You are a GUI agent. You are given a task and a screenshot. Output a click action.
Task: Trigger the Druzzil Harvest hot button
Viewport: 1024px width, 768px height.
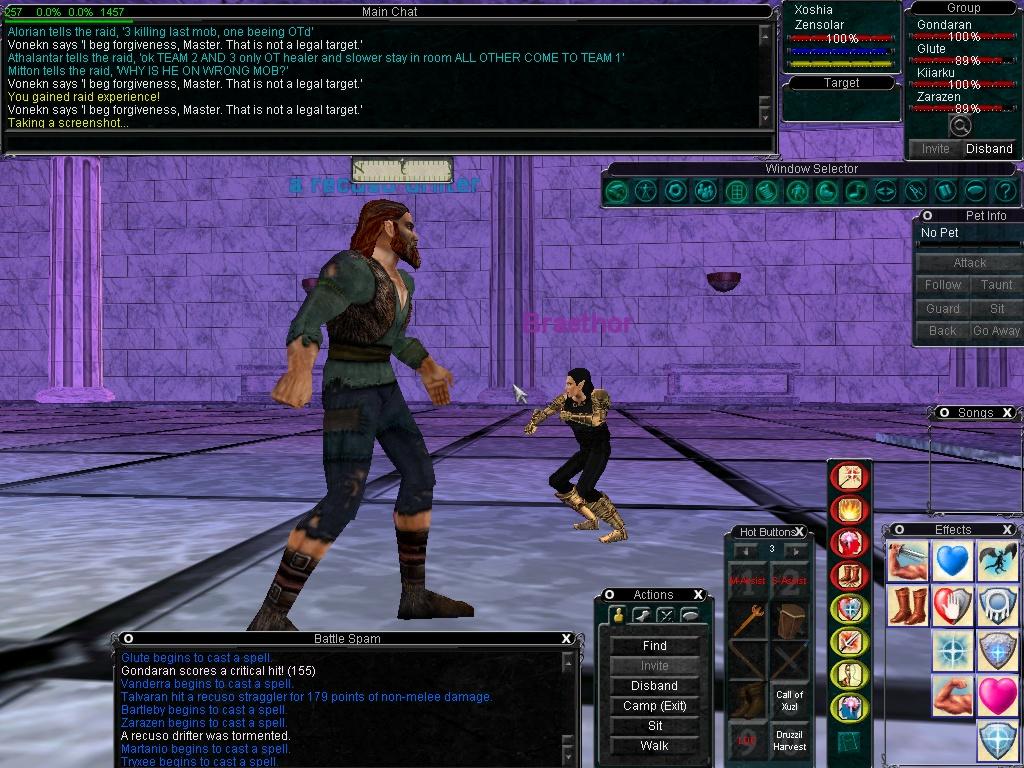789,741
